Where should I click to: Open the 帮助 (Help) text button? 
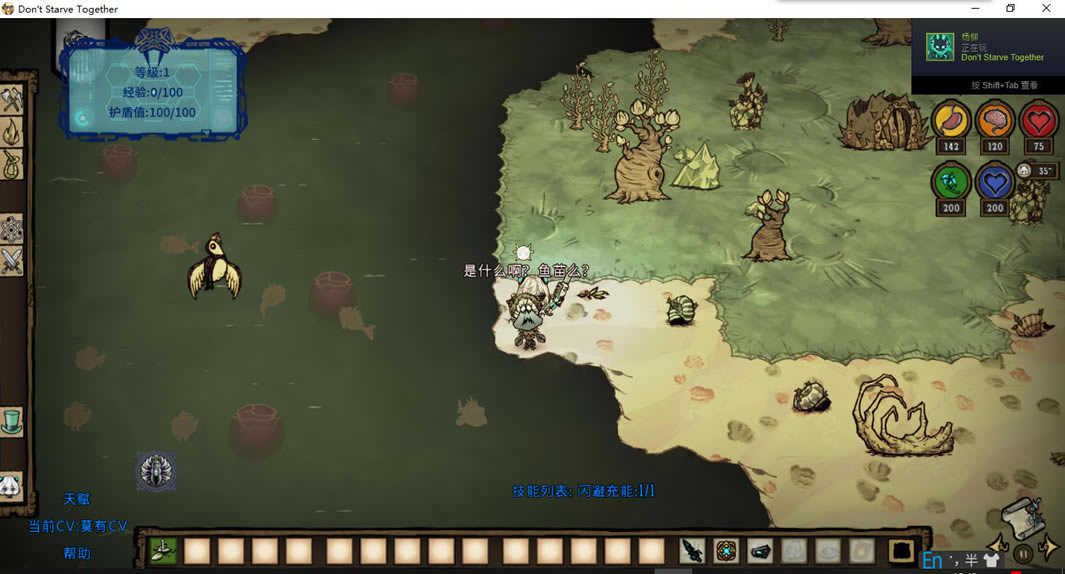pos(77,553)
